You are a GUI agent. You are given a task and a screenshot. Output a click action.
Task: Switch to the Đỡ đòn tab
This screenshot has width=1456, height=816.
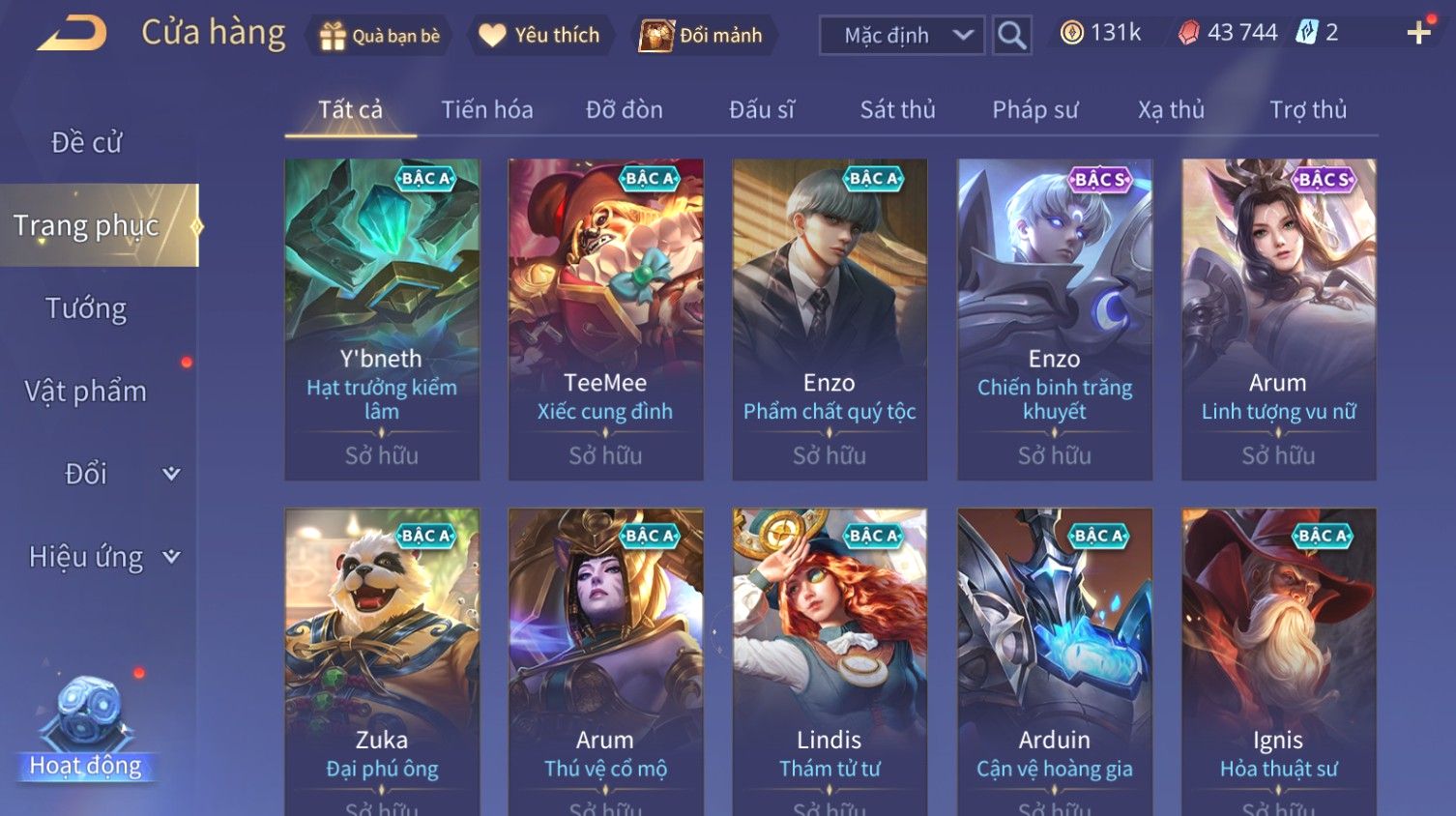[625, 110]
